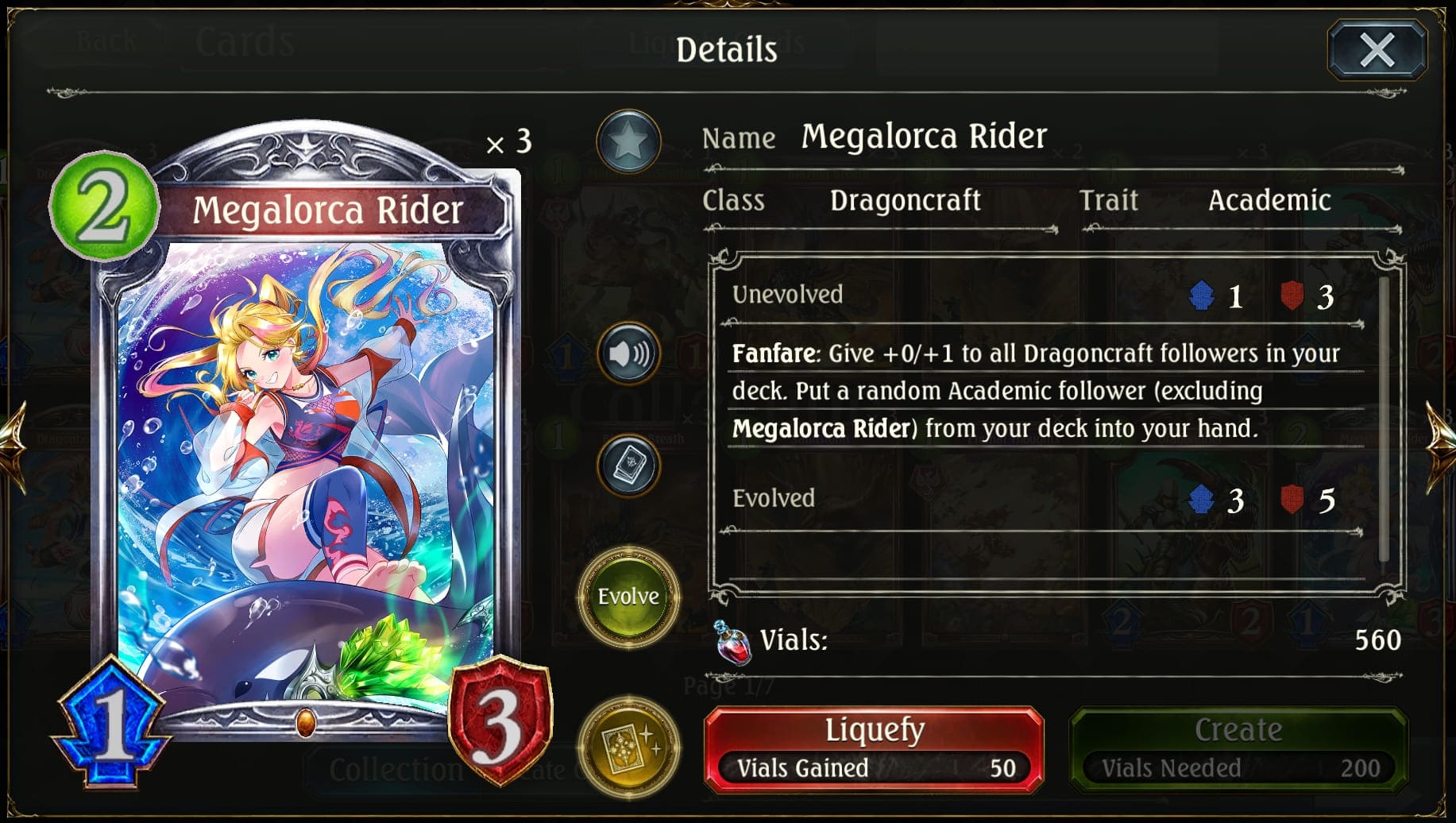Toggle the card voice playback speaker
The width and height of the screenshot is (1456, 823).
coord(628,353)
